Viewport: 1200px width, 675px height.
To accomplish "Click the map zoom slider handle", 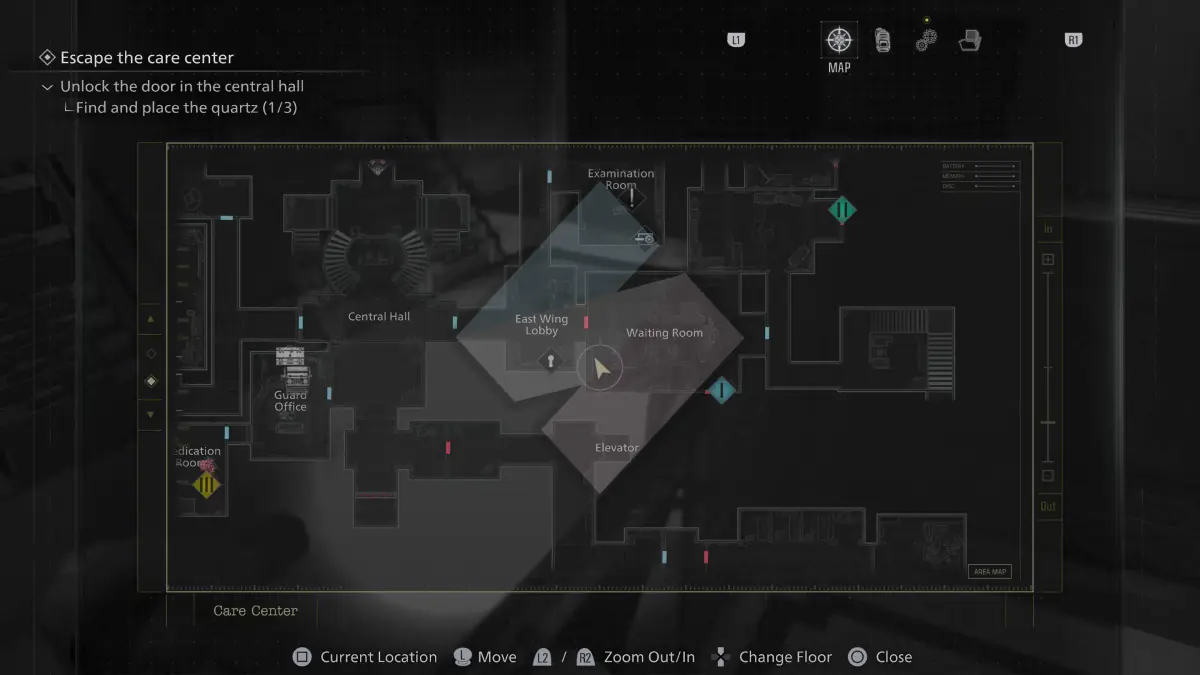I will [x=1048, y=423].
